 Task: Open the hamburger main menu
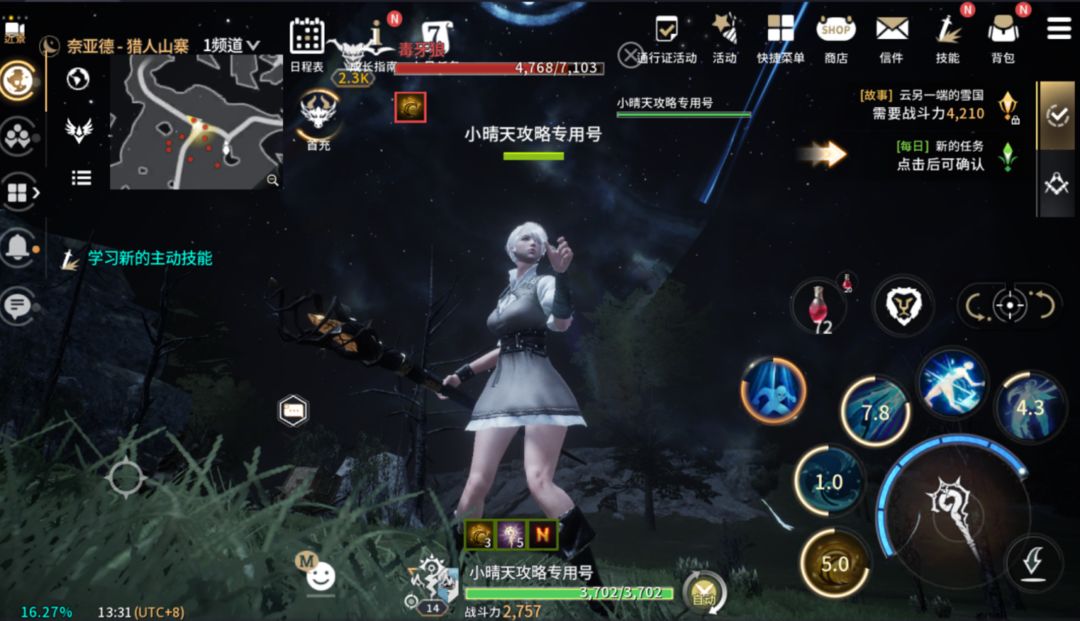tap(1059, 28)
